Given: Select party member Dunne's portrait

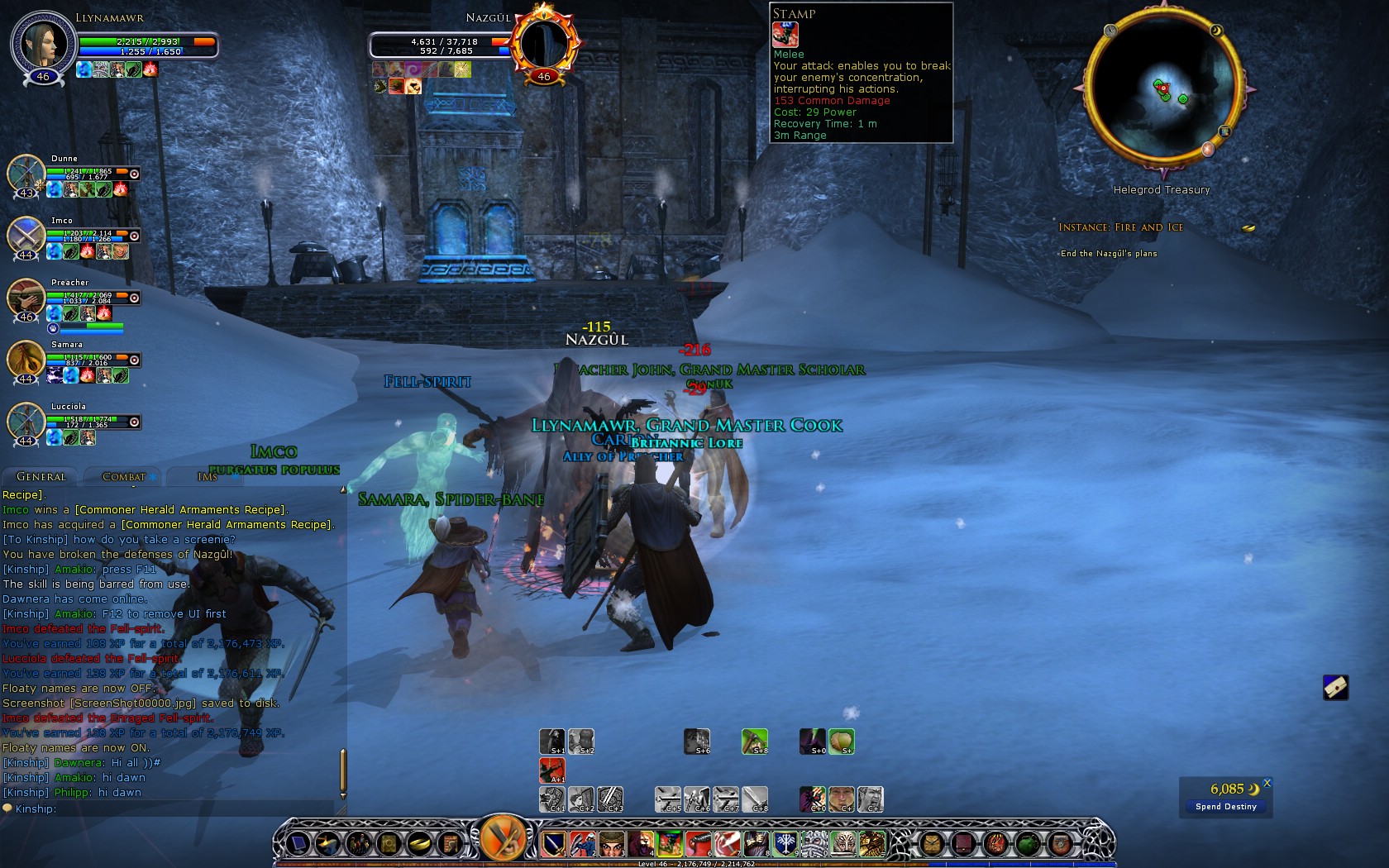Looking at the screenshot, I should point(26,174).
